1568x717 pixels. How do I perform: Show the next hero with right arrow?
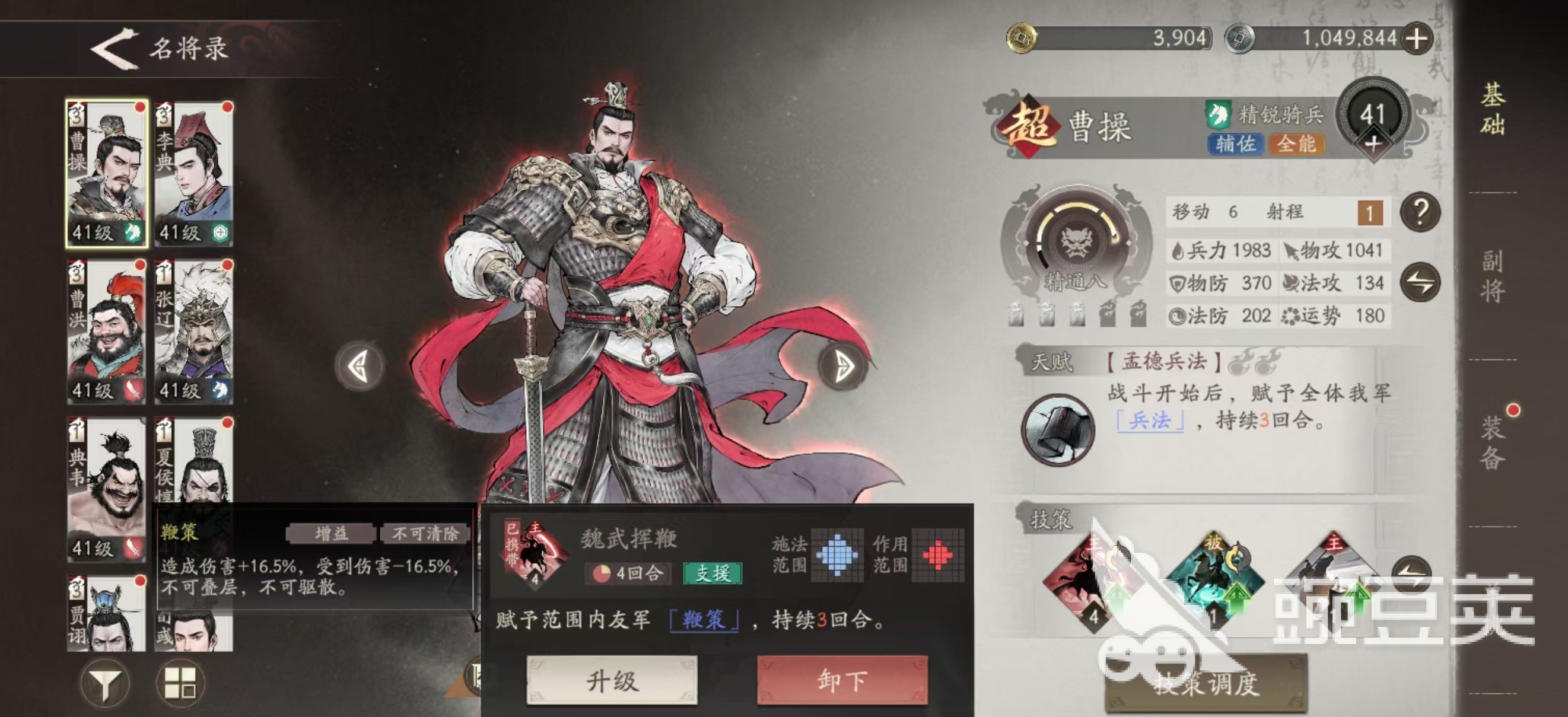[843, 366]
